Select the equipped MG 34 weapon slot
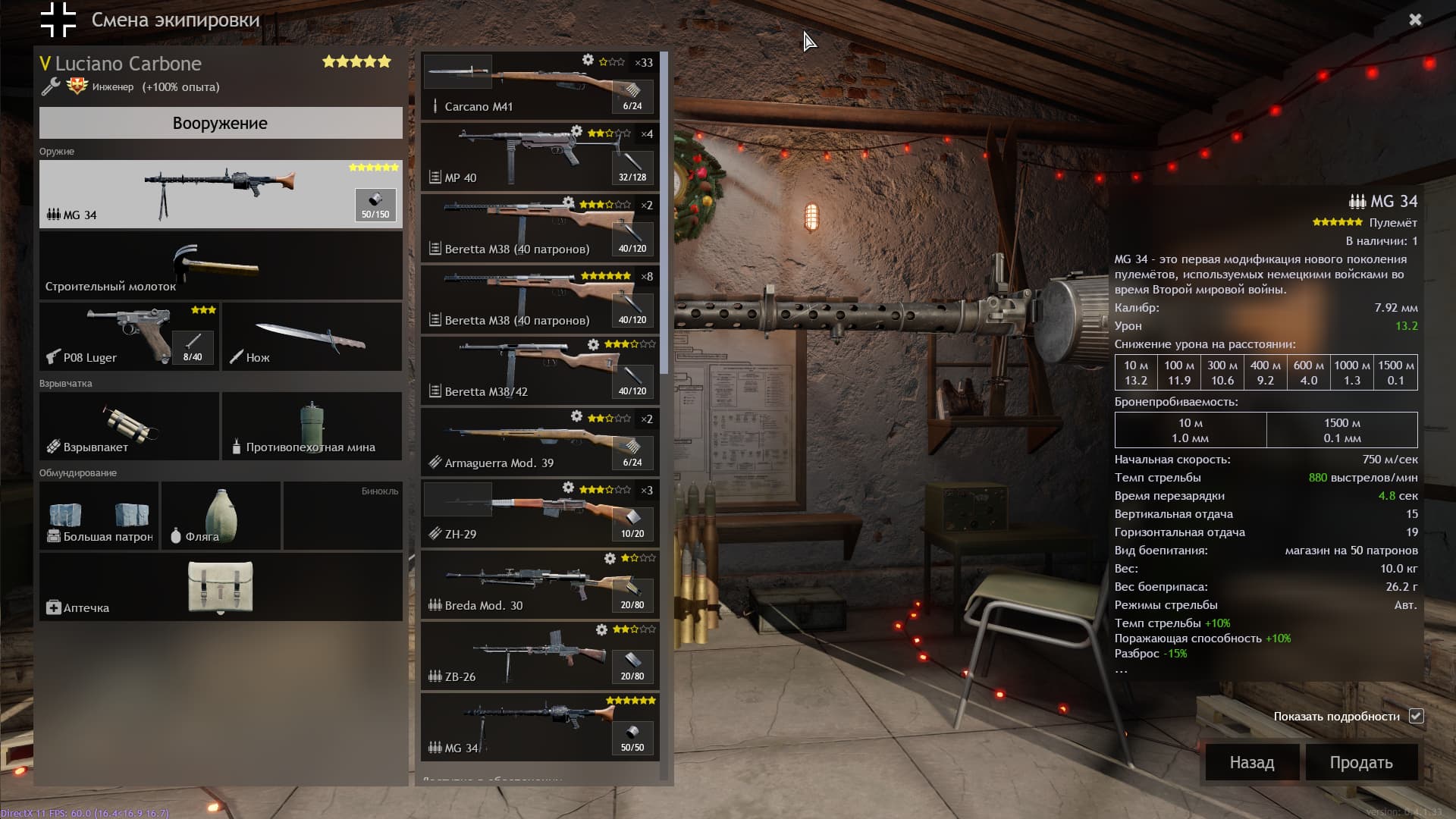1456x819 pixels. click(x=220, y=194)
